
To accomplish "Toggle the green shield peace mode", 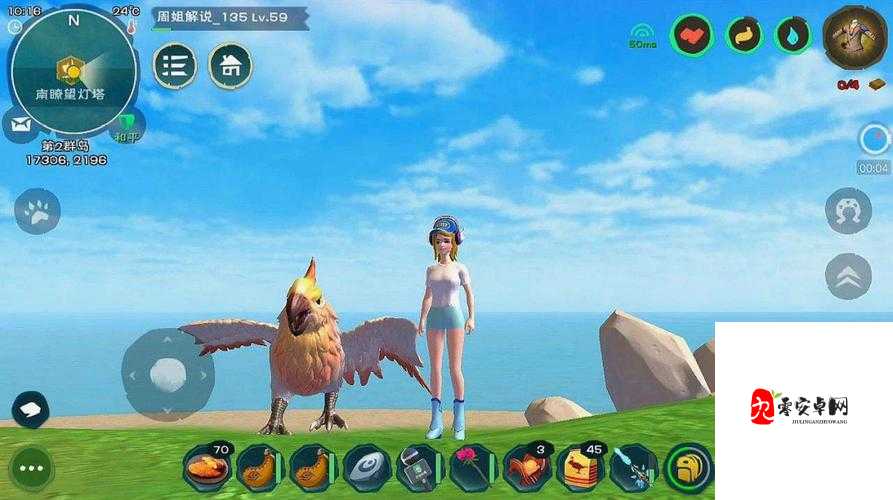I will (x=126, y=125).
